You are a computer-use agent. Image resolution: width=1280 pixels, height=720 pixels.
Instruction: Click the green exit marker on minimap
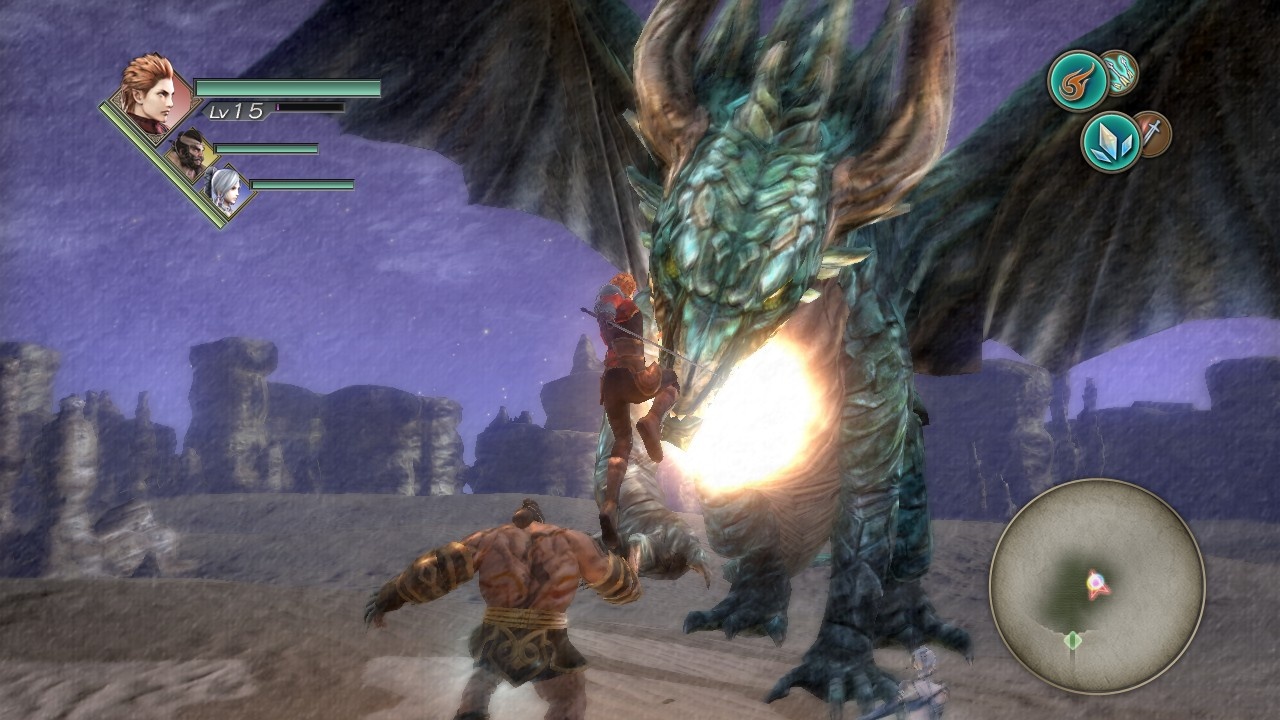tap(1073, 641)
